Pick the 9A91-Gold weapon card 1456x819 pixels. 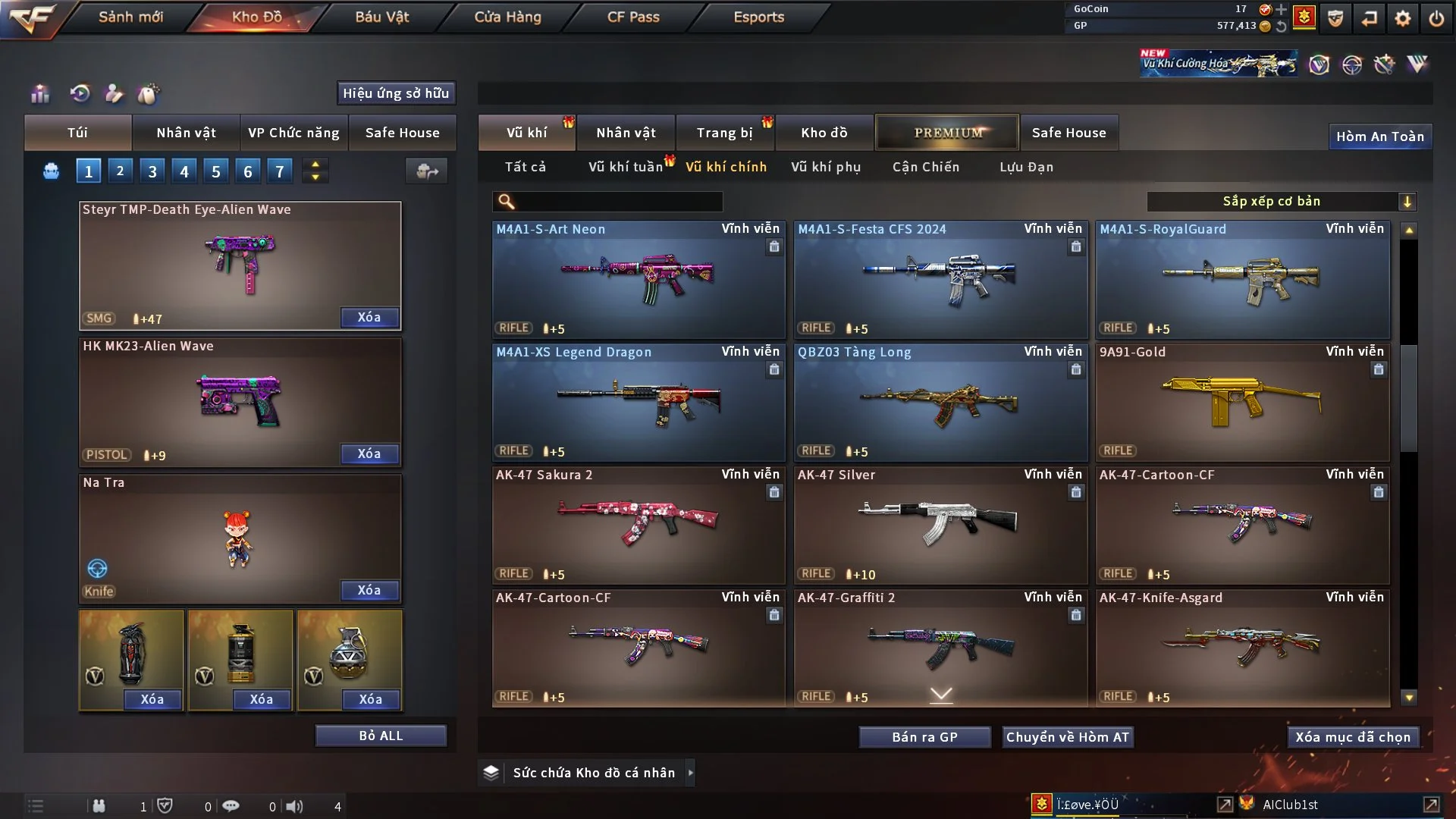tap(1242, 402)
